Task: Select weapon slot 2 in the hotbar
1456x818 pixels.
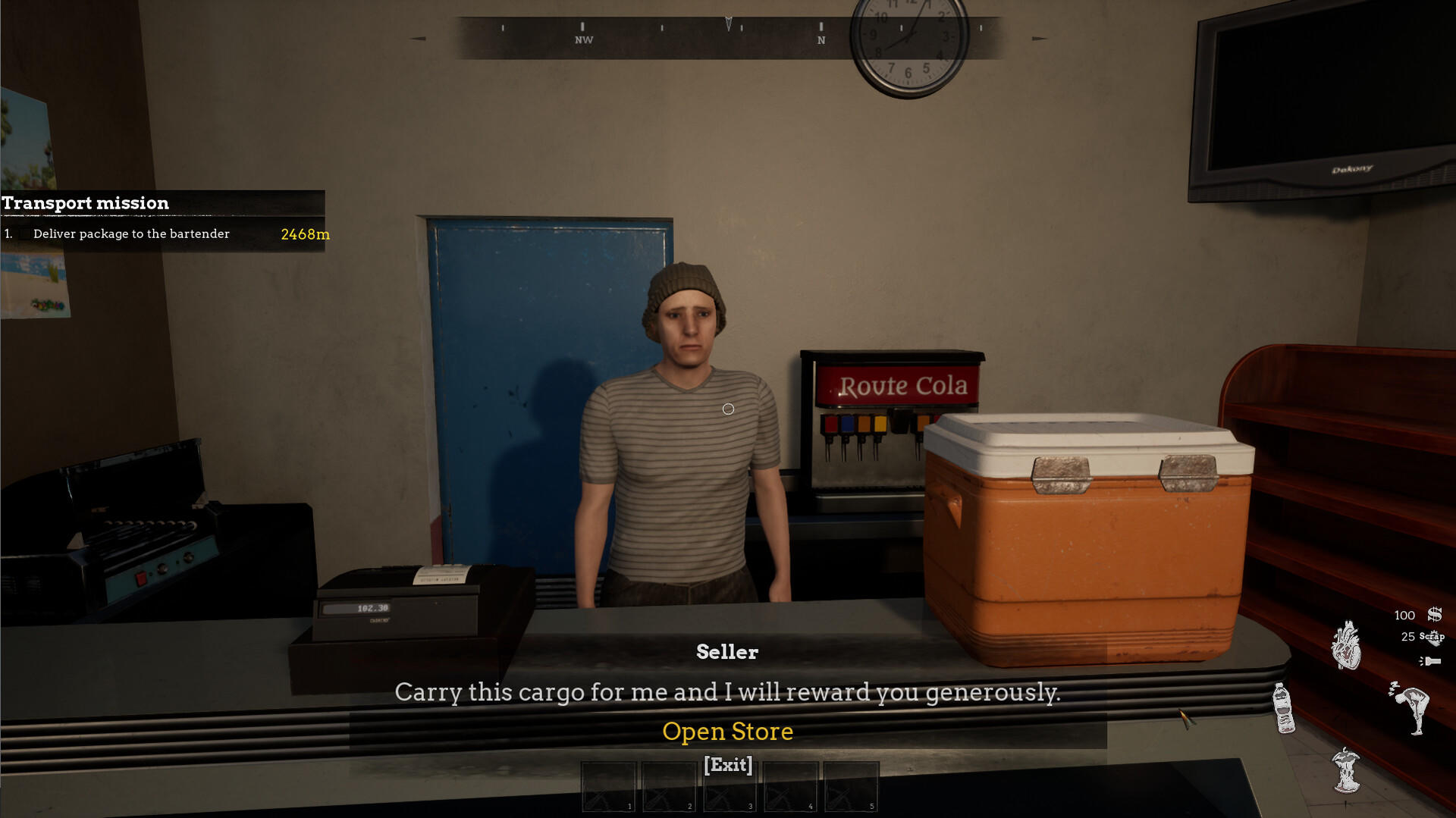Action: (669, 786)
